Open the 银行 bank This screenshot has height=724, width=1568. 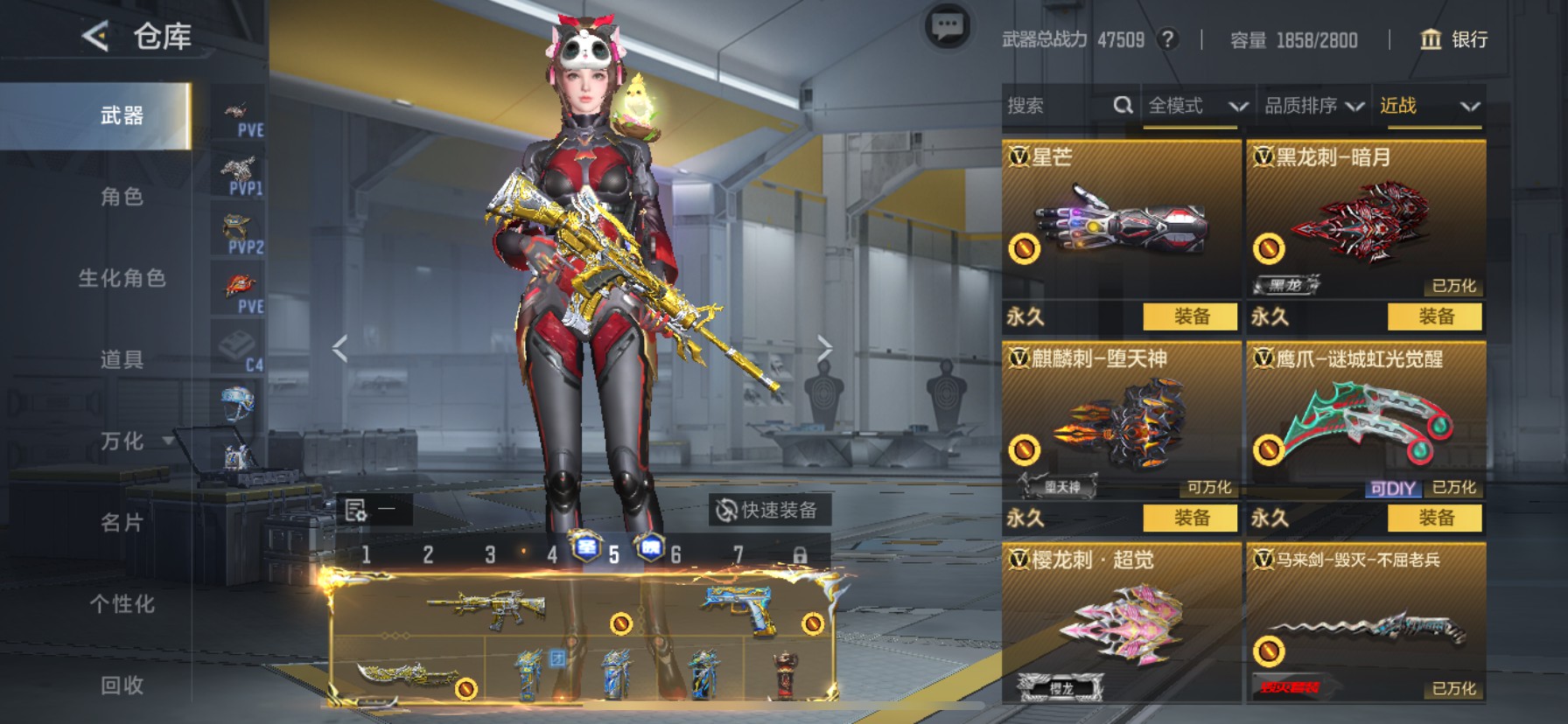1454,39
